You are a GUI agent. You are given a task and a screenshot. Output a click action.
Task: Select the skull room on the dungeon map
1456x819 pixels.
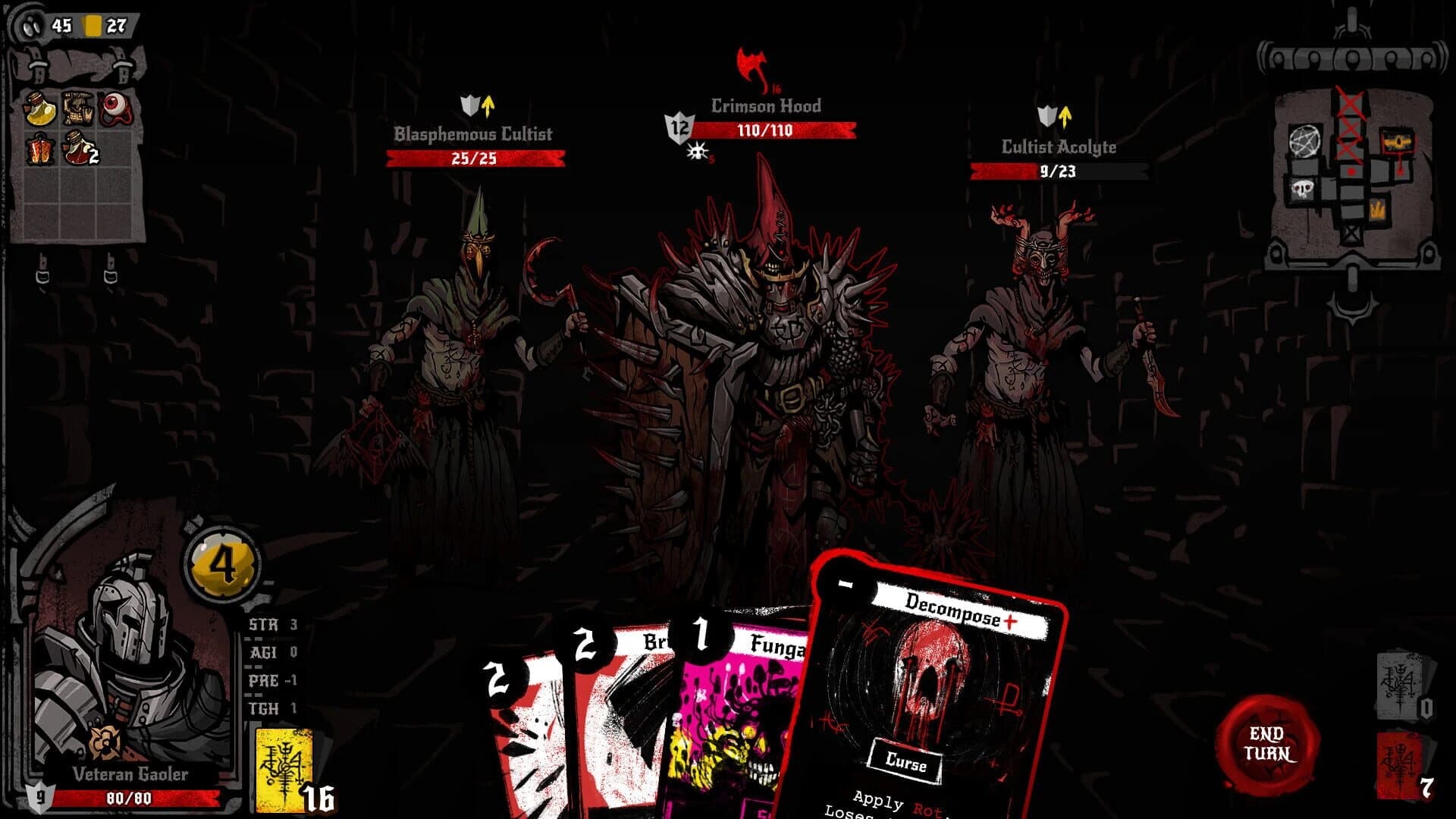coord(1303,188)
